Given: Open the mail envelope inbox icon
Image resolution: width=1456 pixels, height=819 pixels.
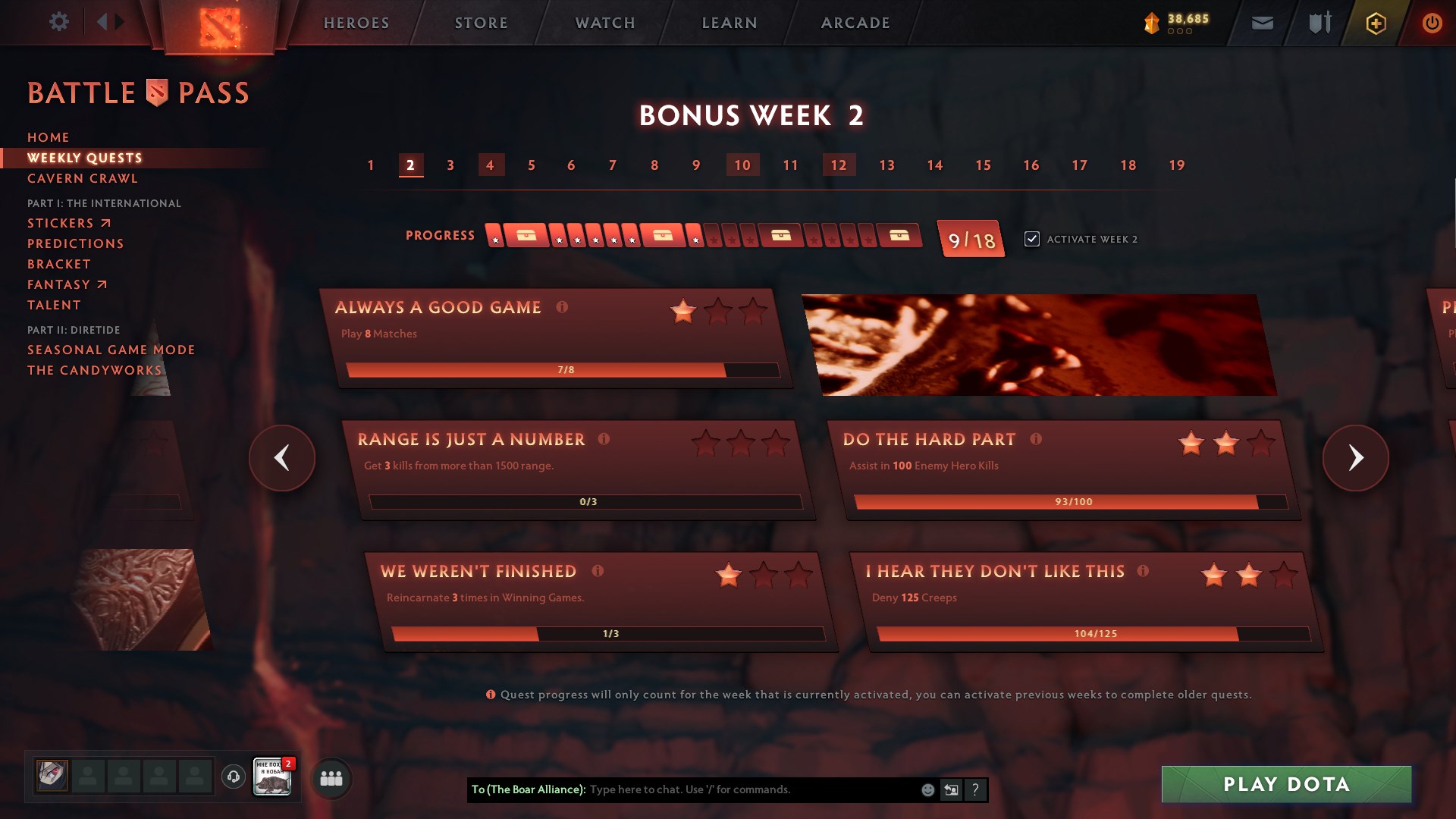Looking at the screenshot, I should (1262, 23).
